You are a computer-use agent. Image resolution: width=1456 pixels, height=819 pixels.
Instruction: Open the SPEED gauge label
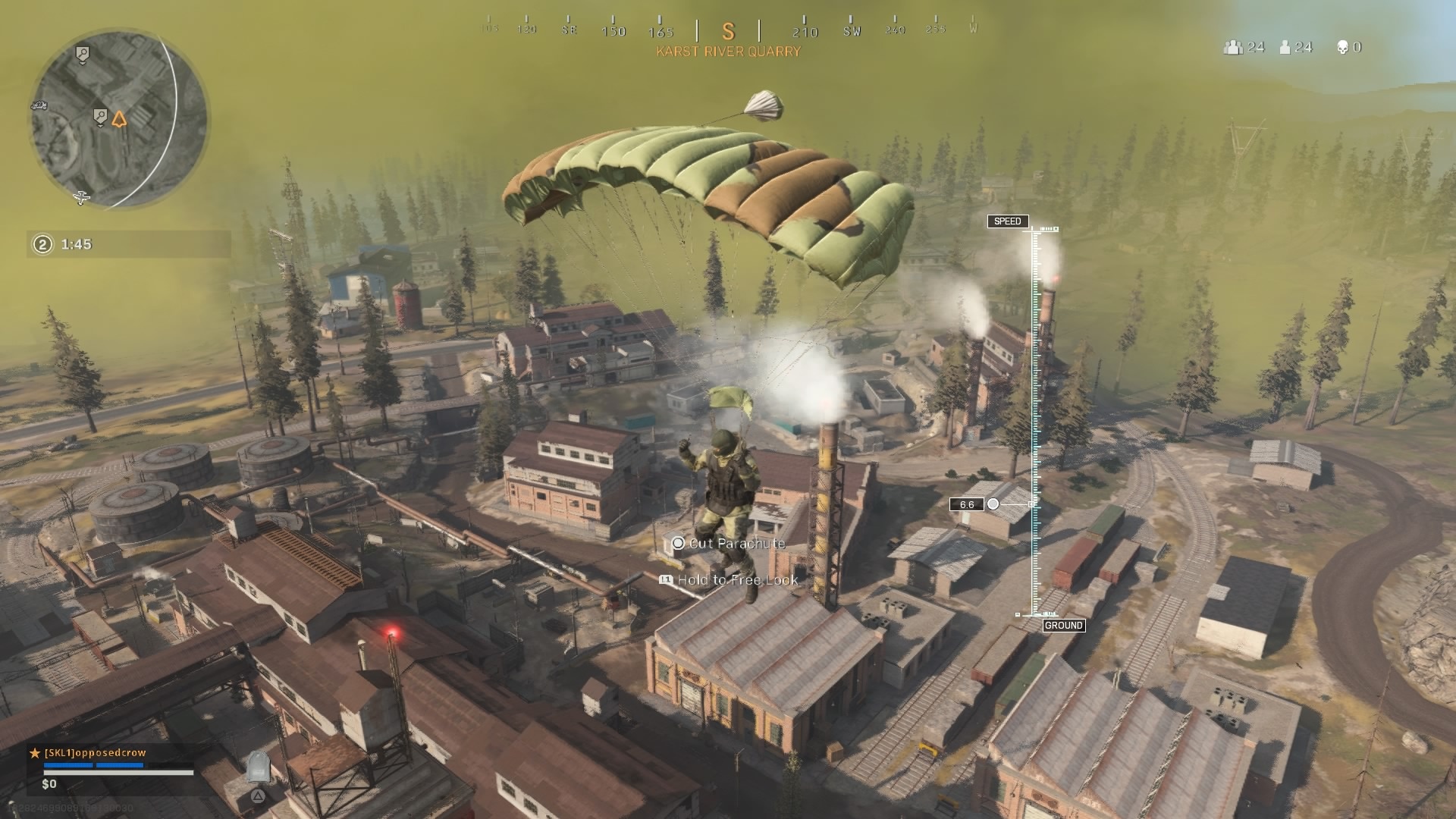(1009, 222)
